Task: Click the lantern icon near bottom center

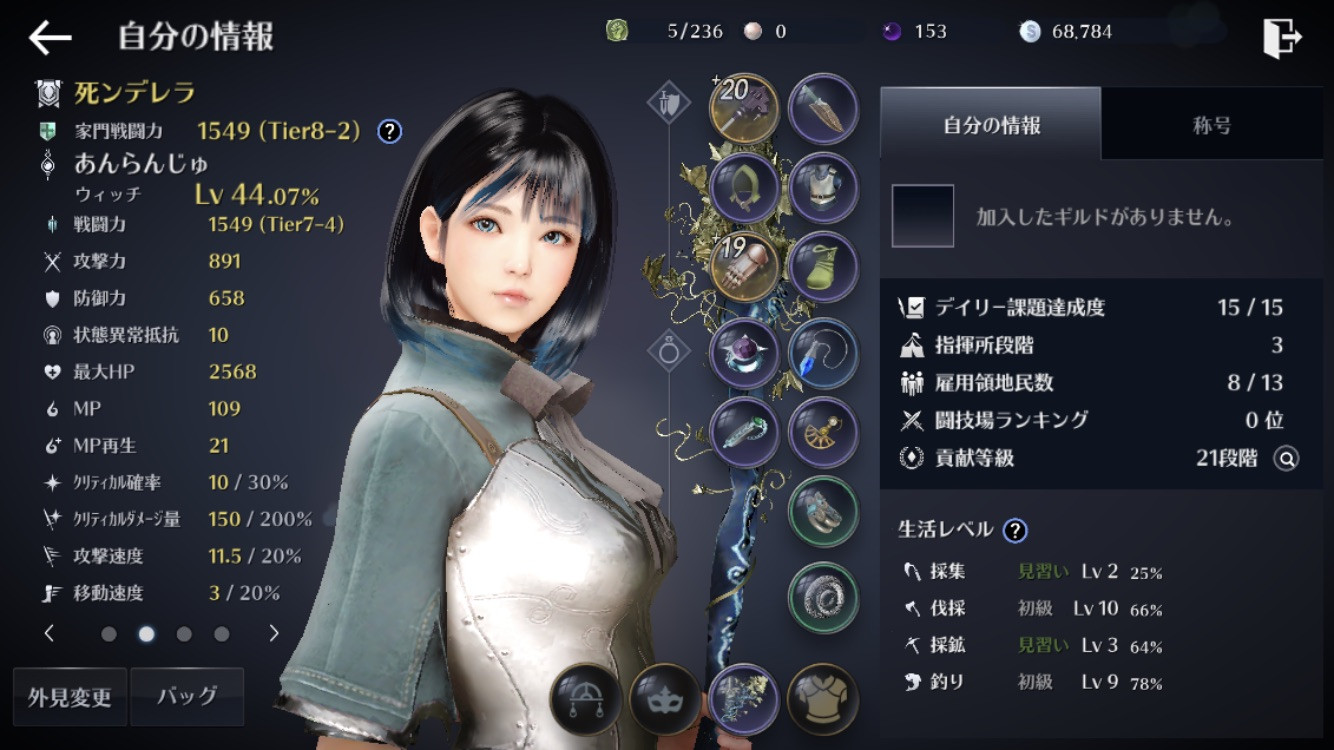Action: pos(585,700)
